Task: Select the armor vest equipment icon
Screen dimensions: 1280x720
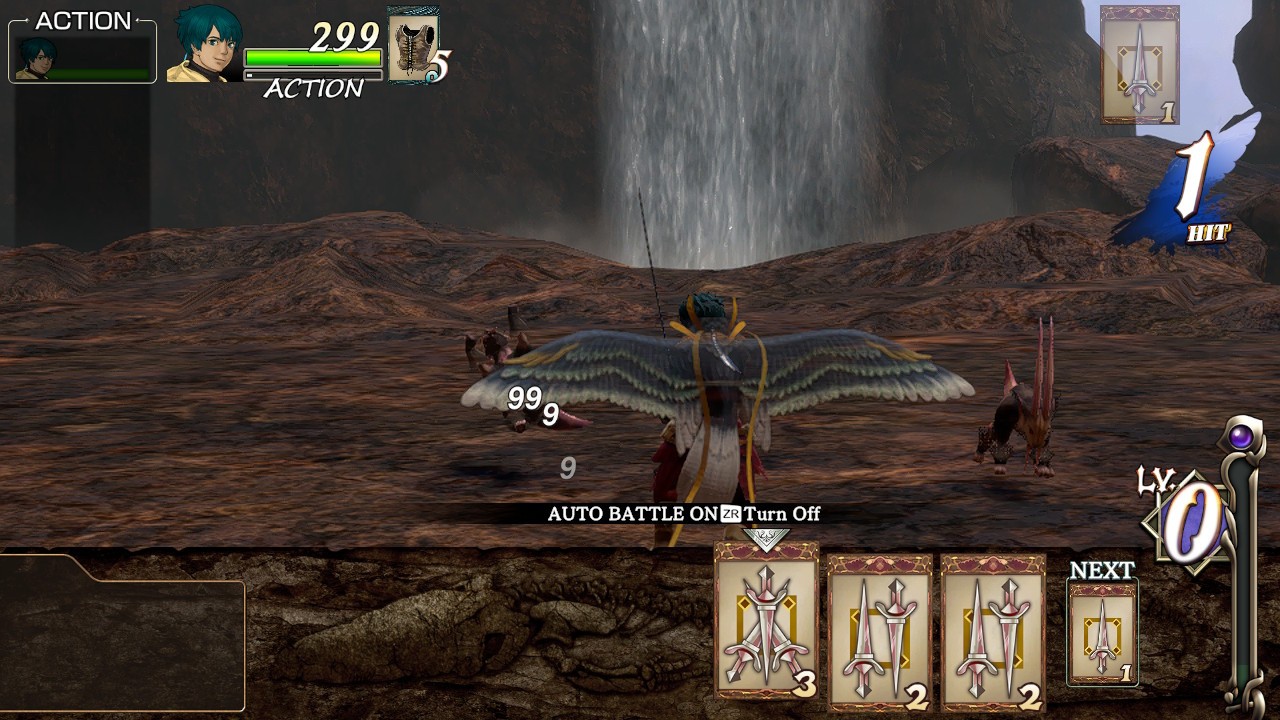Action: (411, 45)
